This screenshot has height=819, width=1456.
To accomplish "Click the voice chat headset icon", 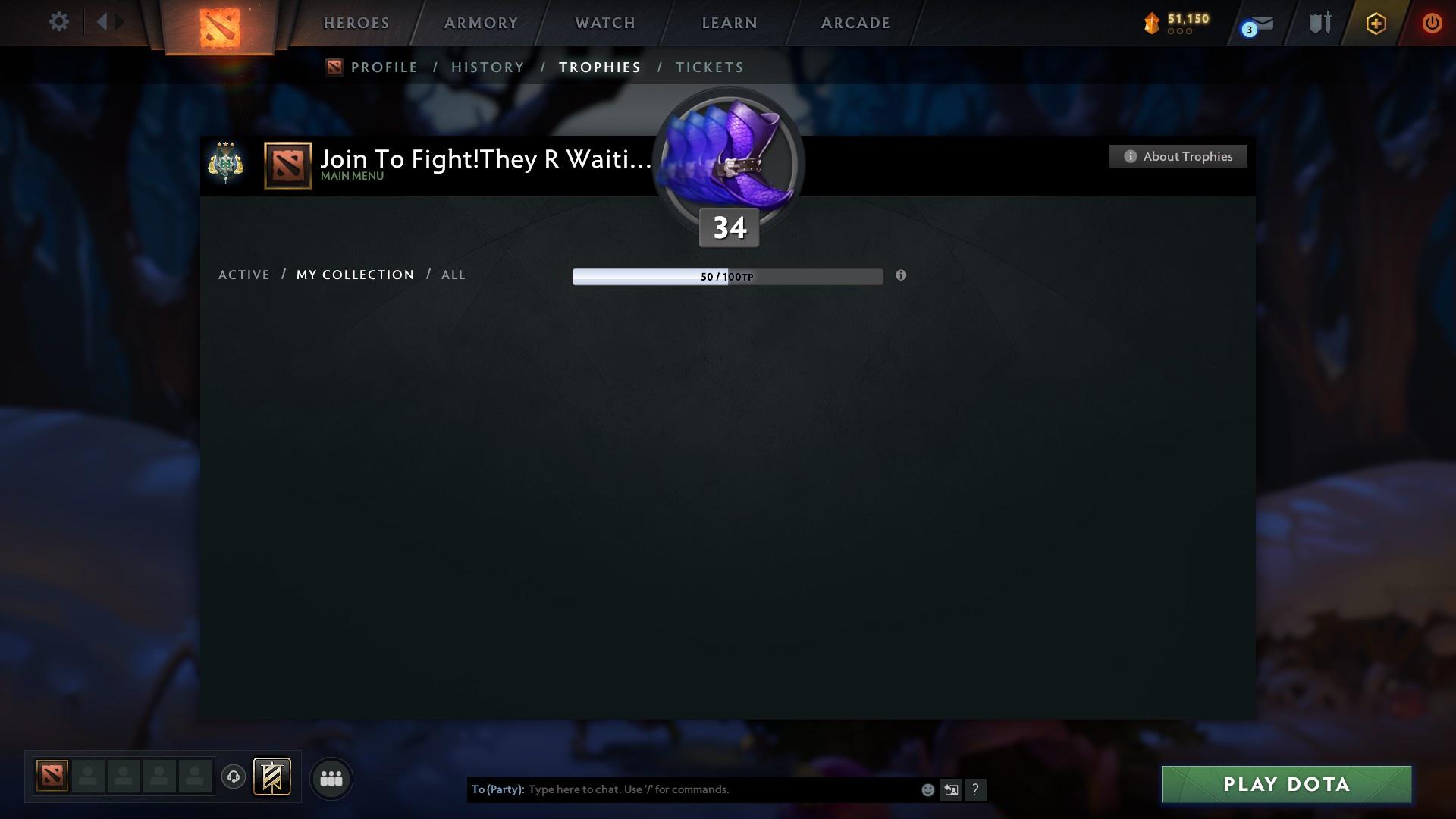I will pyautogui.click(x=233, y=778).
